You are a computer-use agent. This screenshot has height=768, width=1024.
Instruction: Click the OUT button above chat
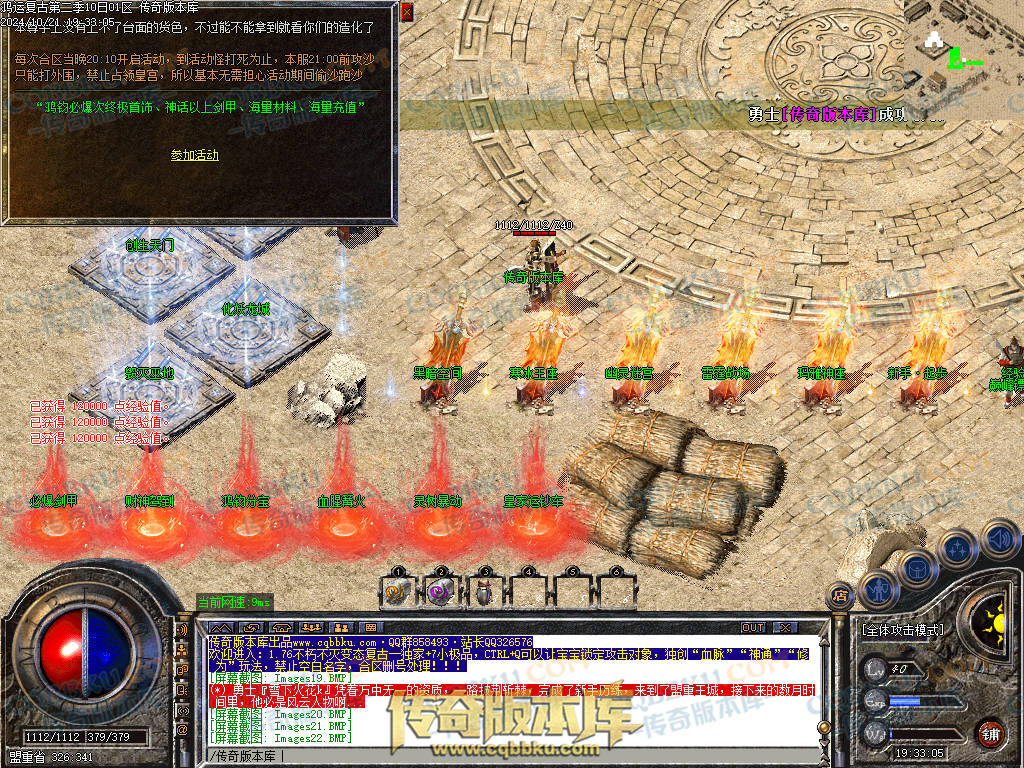pos(753,627)
